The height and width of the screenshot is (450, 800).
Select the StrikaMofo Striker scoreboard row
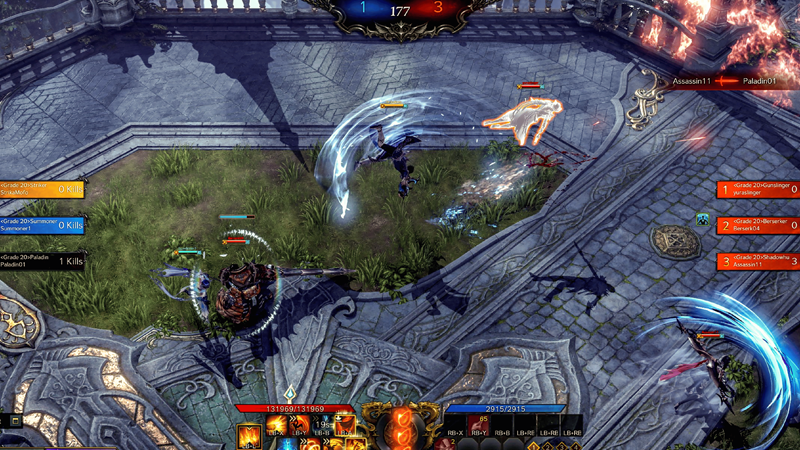42,188
